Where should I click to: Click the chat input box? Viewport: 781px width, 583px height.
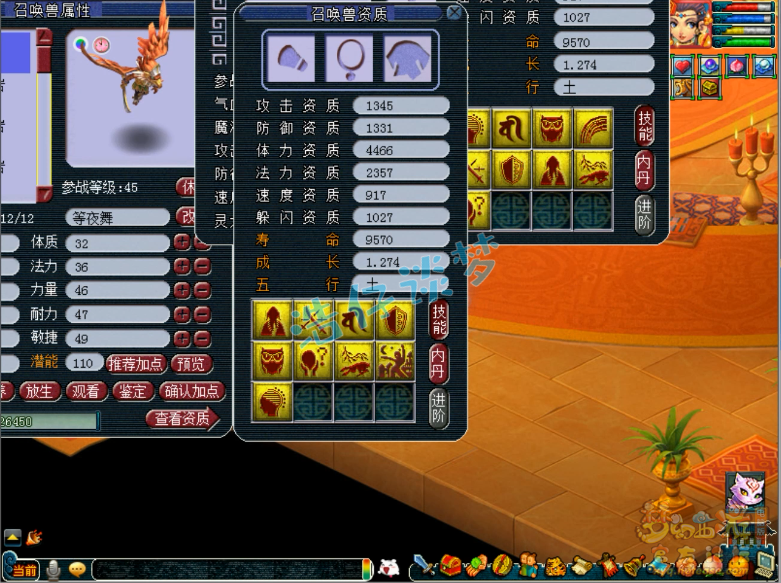[x=228, y=569]
